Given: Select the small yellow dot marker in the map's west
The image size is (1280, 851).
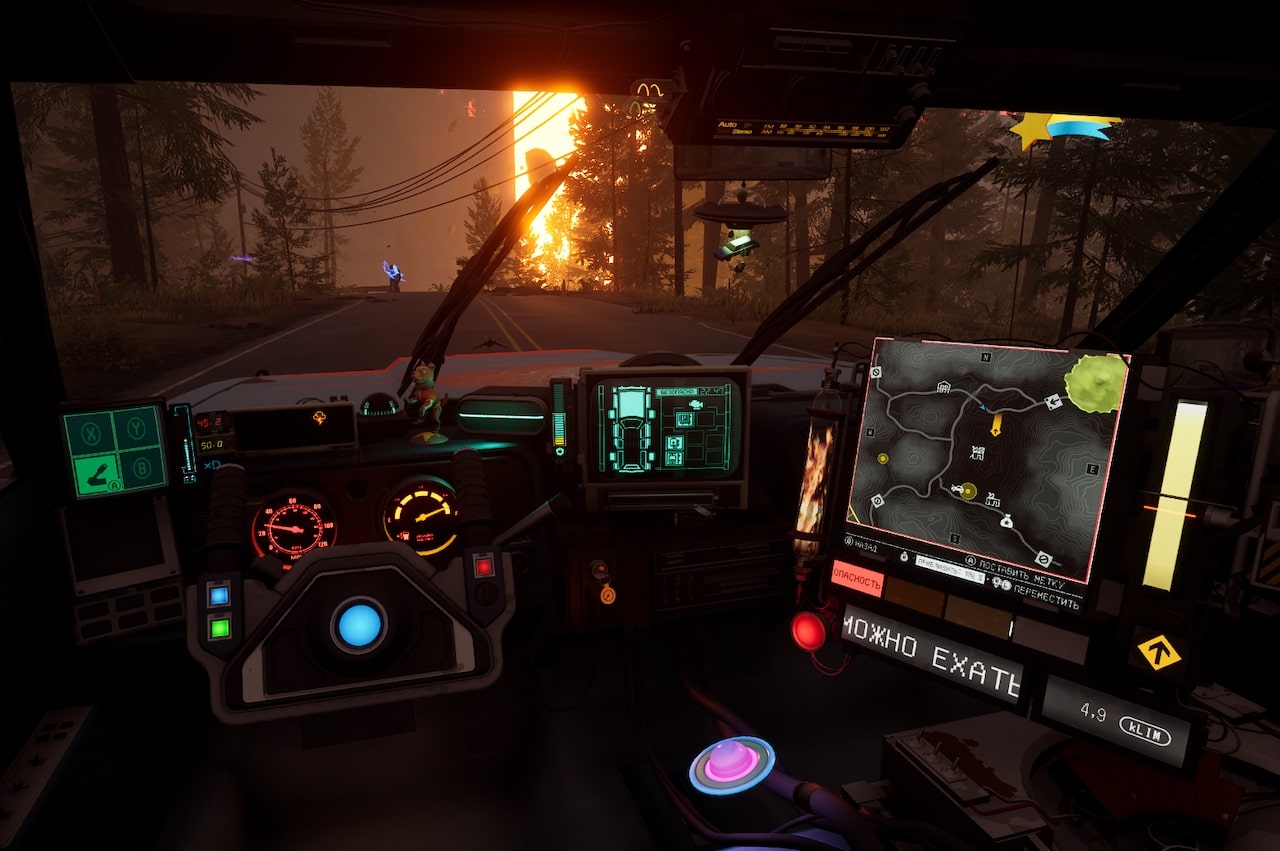Looking at the screenshot, I should click(x=883, y=458).
